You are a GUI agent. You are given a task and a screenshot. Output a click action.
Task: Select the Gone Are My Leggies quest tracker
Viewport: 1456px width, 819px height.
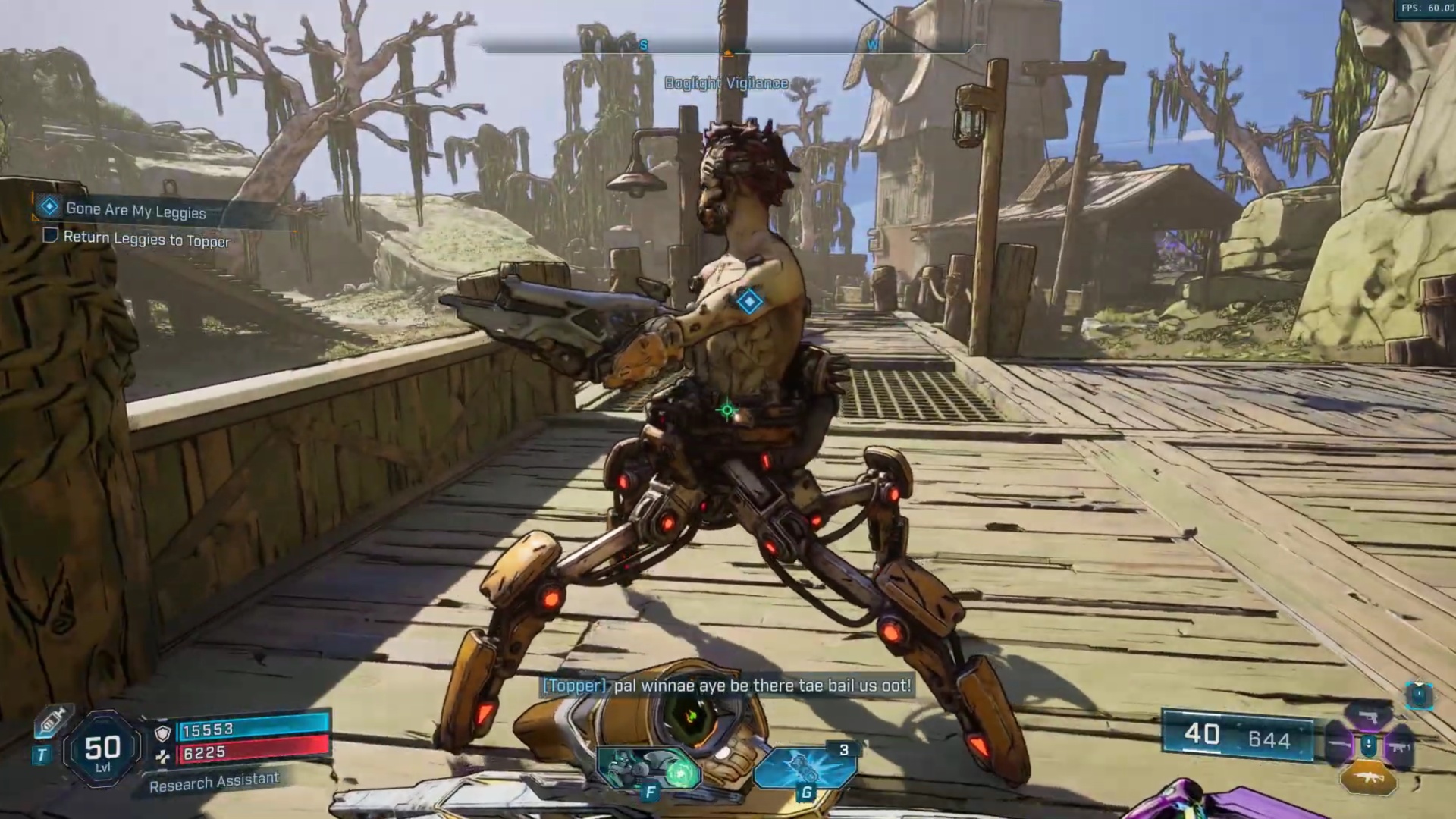pos(135,210)
